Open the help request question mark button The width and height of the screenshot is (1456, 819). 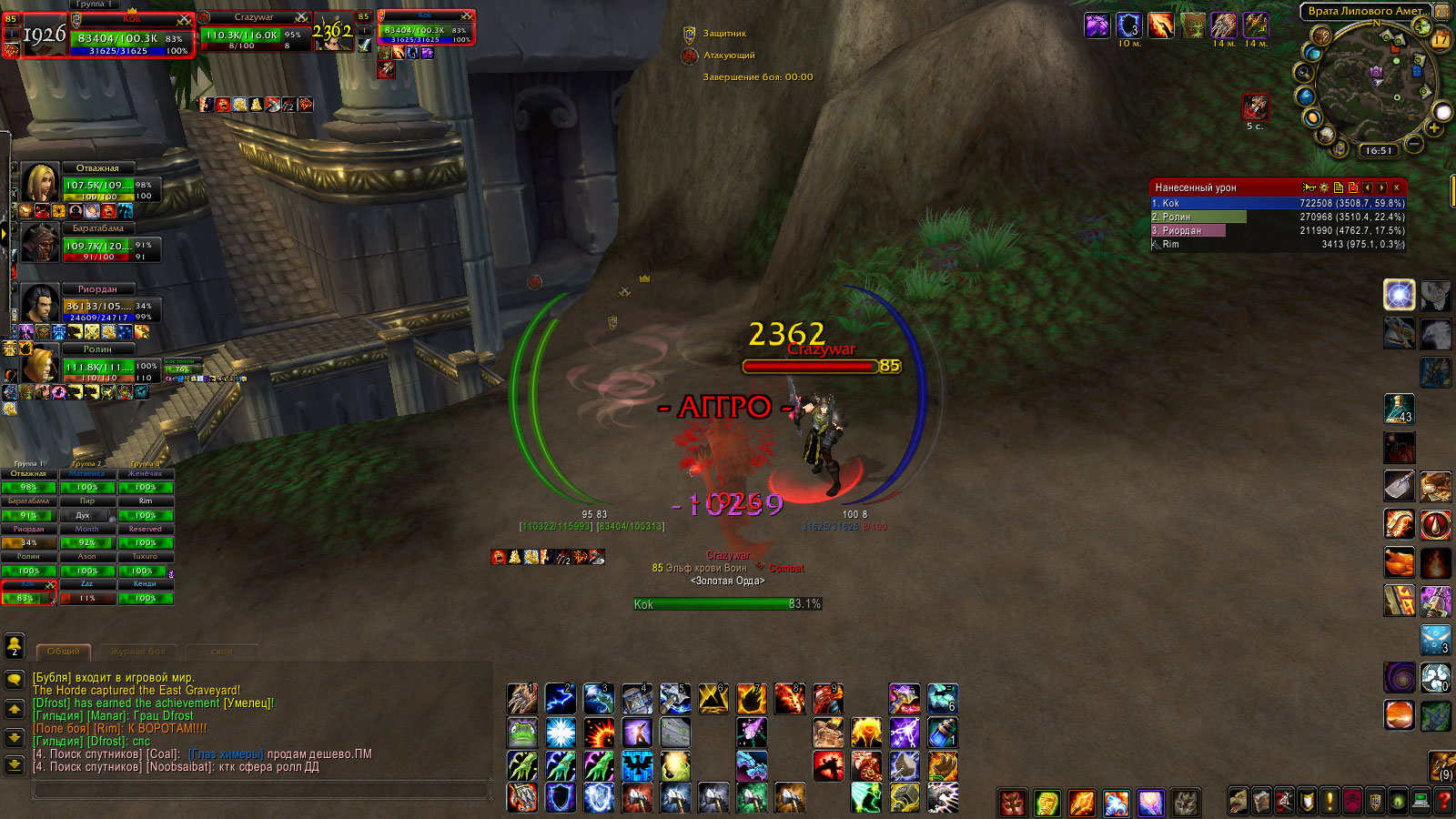tap(1443, 802)
